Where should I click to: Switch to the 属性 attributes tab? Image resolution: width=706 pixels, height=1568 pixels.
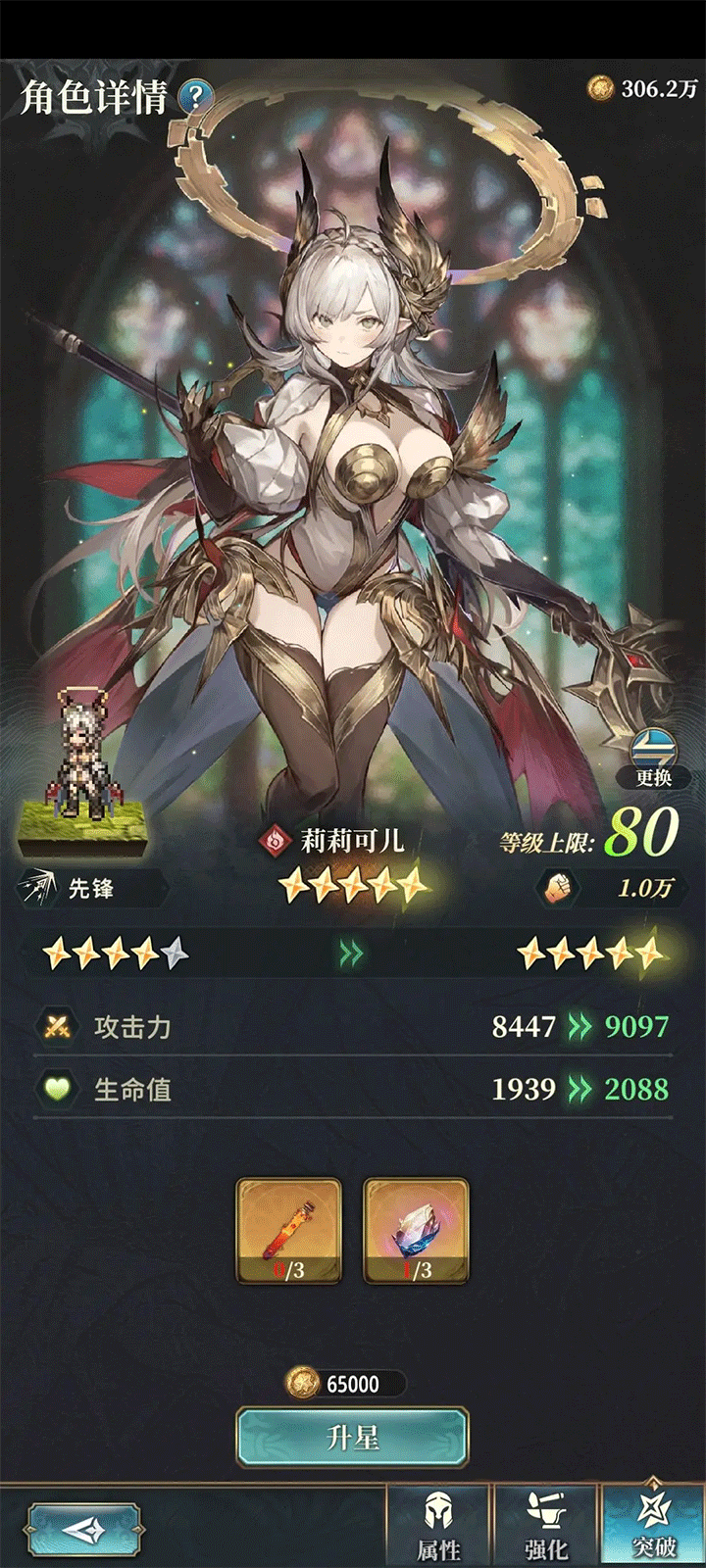pos(438,1527)
